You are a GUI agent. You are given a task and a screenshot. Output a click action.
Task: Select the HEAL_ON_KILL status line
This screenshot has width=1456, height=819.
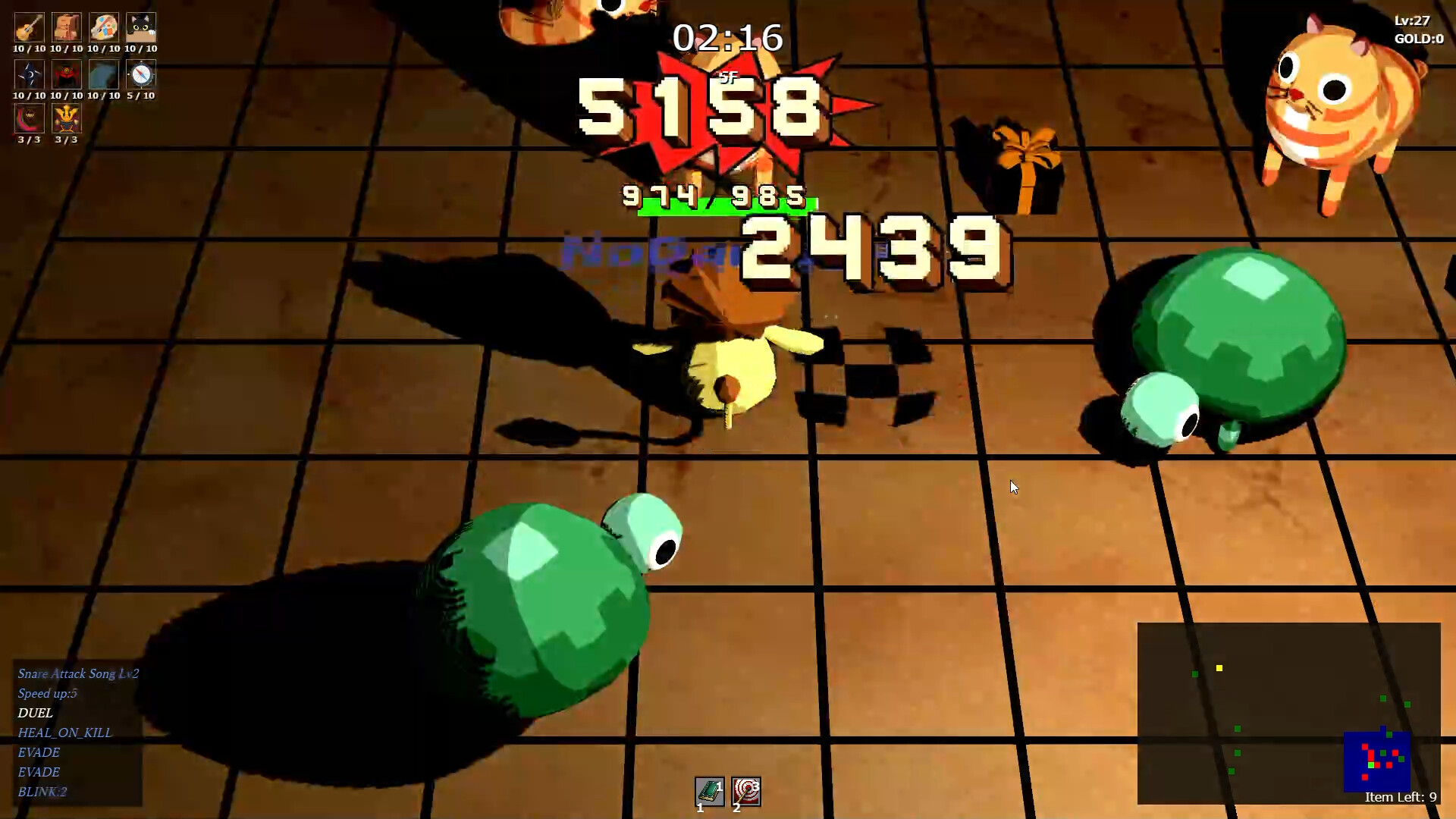(64, 733)
